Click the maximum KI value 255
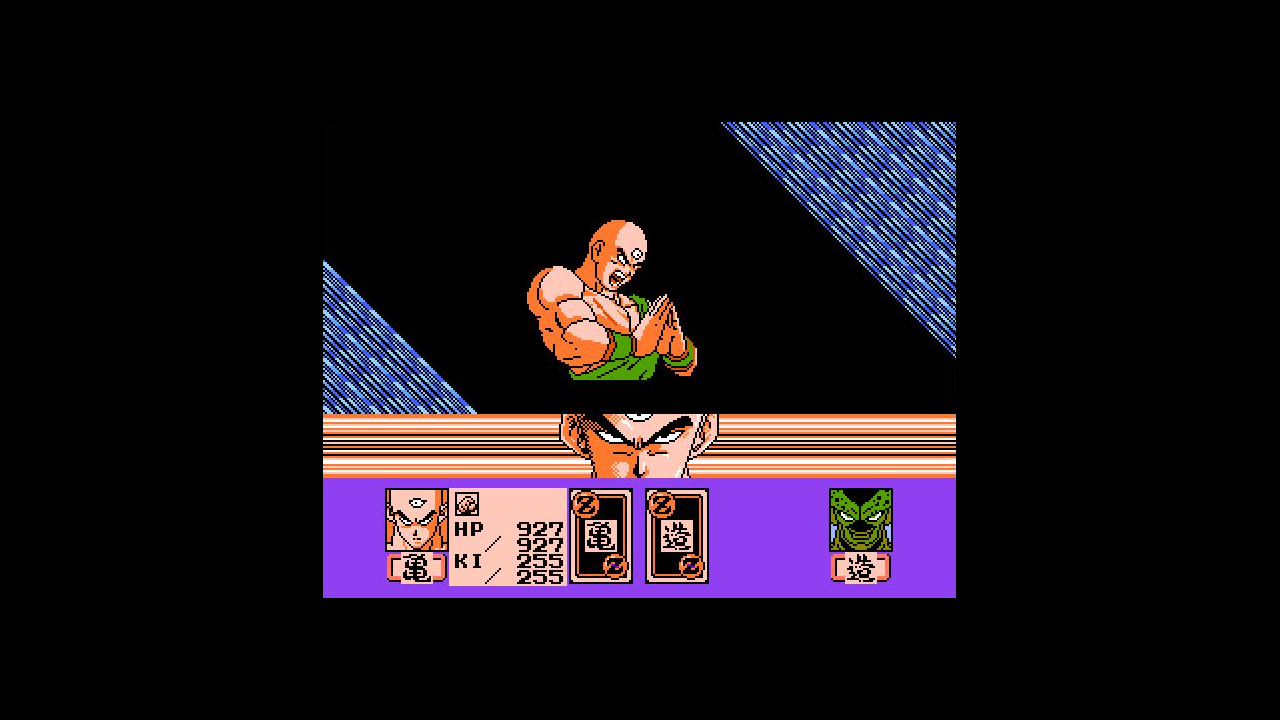Screen dimensions: 1280x720 click(x=541, y=576)
